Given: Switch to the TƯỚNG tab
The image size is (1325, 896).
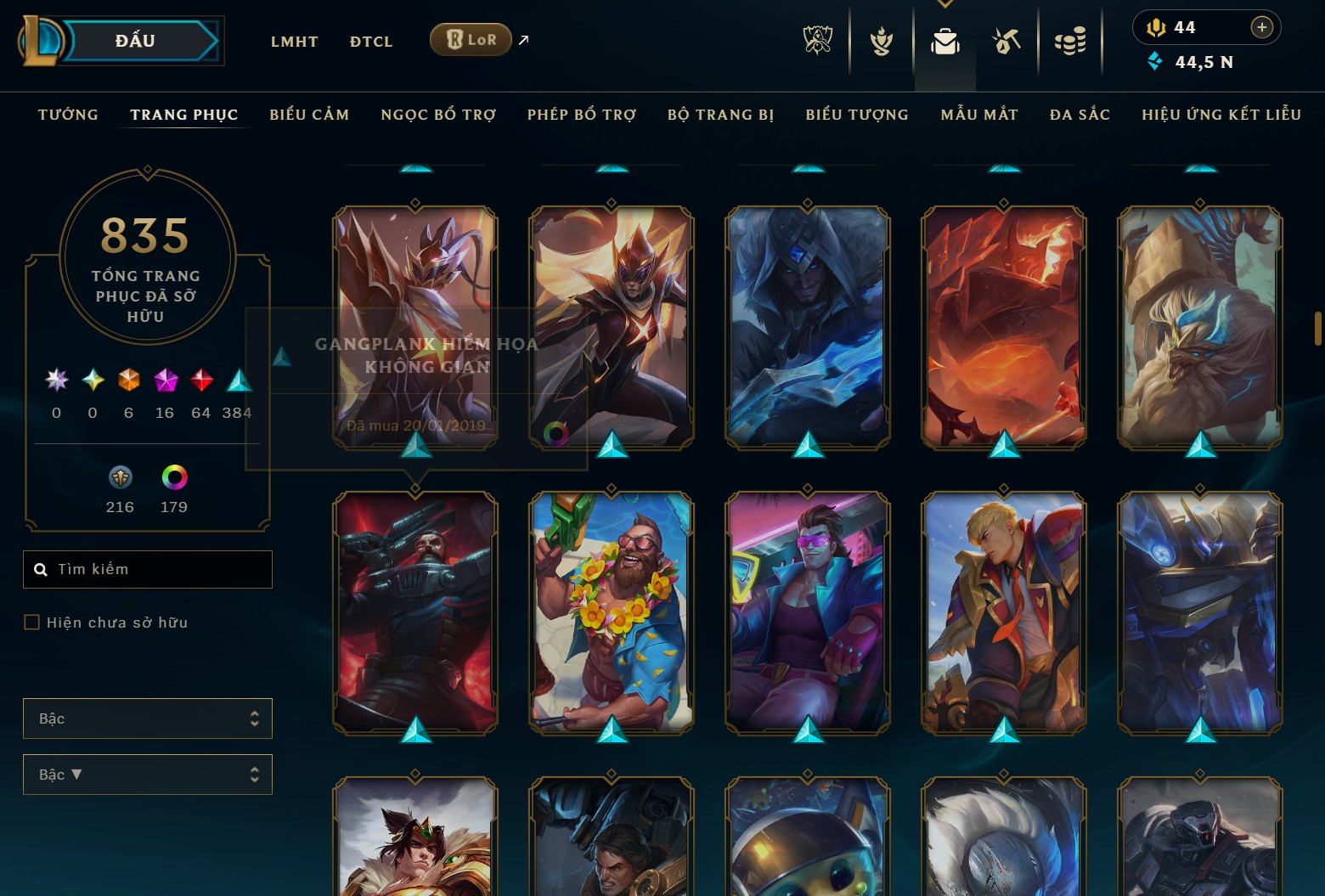Looking at the screenshot, I should (x=68, y=114).
